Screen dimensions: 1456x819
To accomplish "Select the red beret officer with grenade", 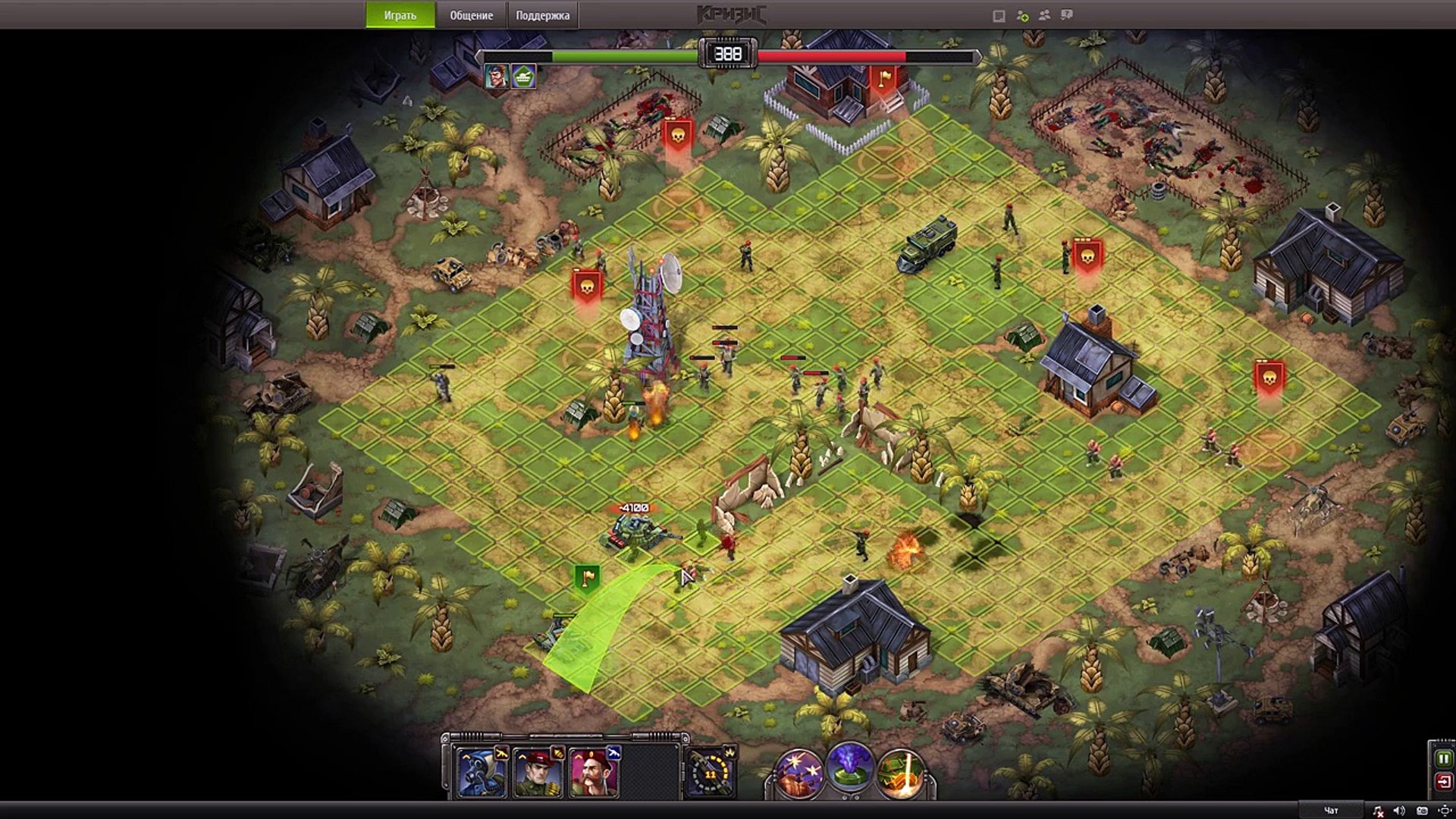I will pos(538,772).
